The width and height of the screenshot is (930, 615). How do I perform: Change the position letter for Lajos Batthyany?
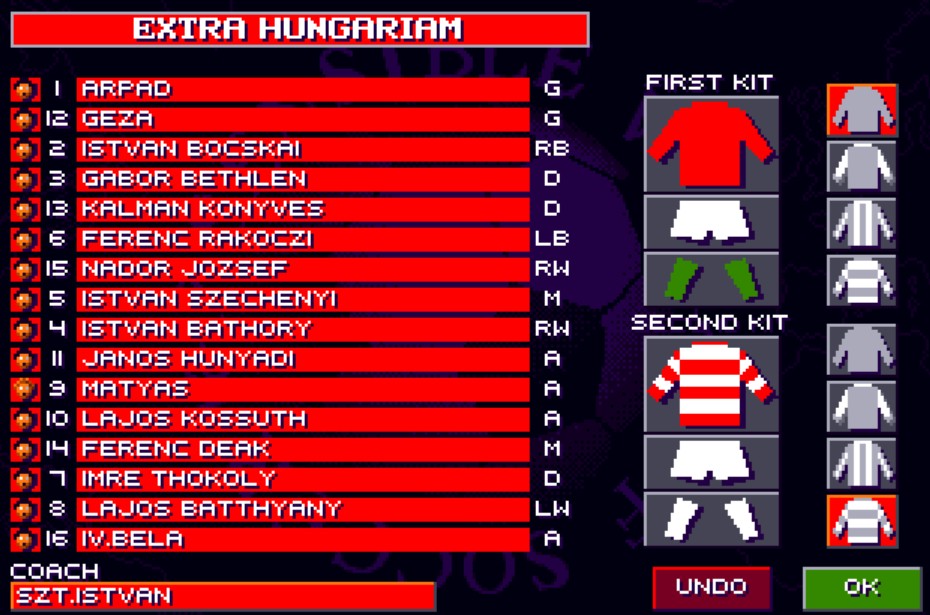coord(552,509)
